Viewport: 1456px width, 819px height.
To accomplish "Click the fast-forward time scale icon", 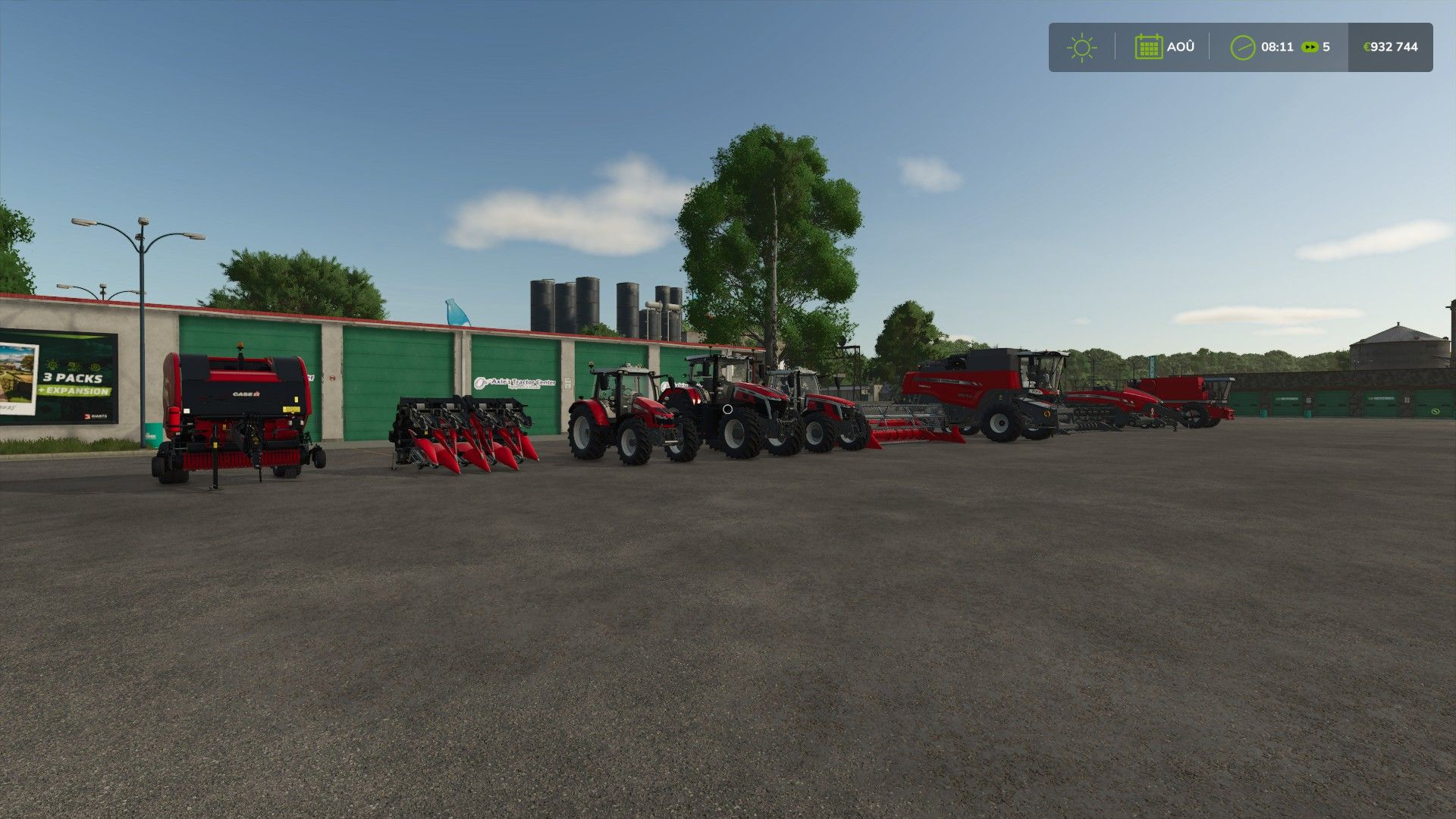I will (1310, 47).
